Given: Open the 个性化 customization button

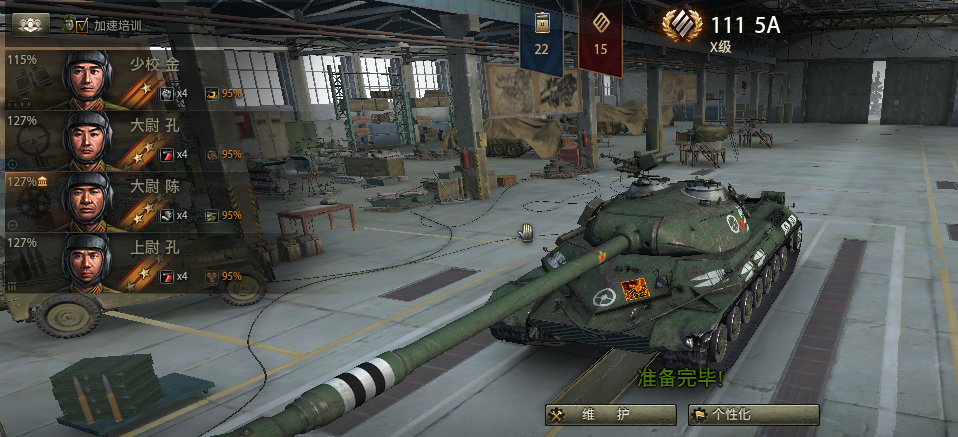Looking at the screenshot, I should [753, 414].
